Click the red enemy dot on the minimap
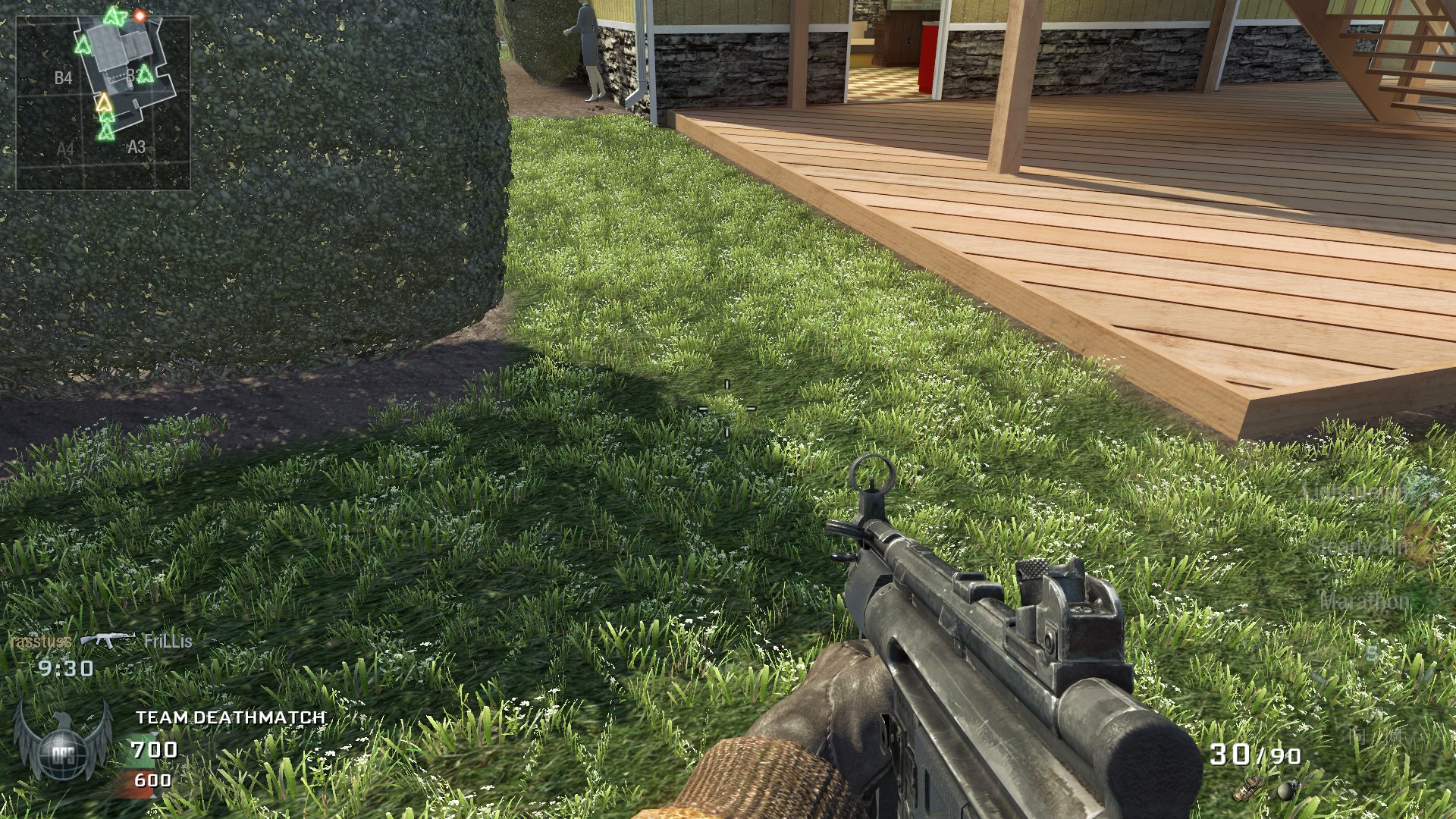 [140, 15]
